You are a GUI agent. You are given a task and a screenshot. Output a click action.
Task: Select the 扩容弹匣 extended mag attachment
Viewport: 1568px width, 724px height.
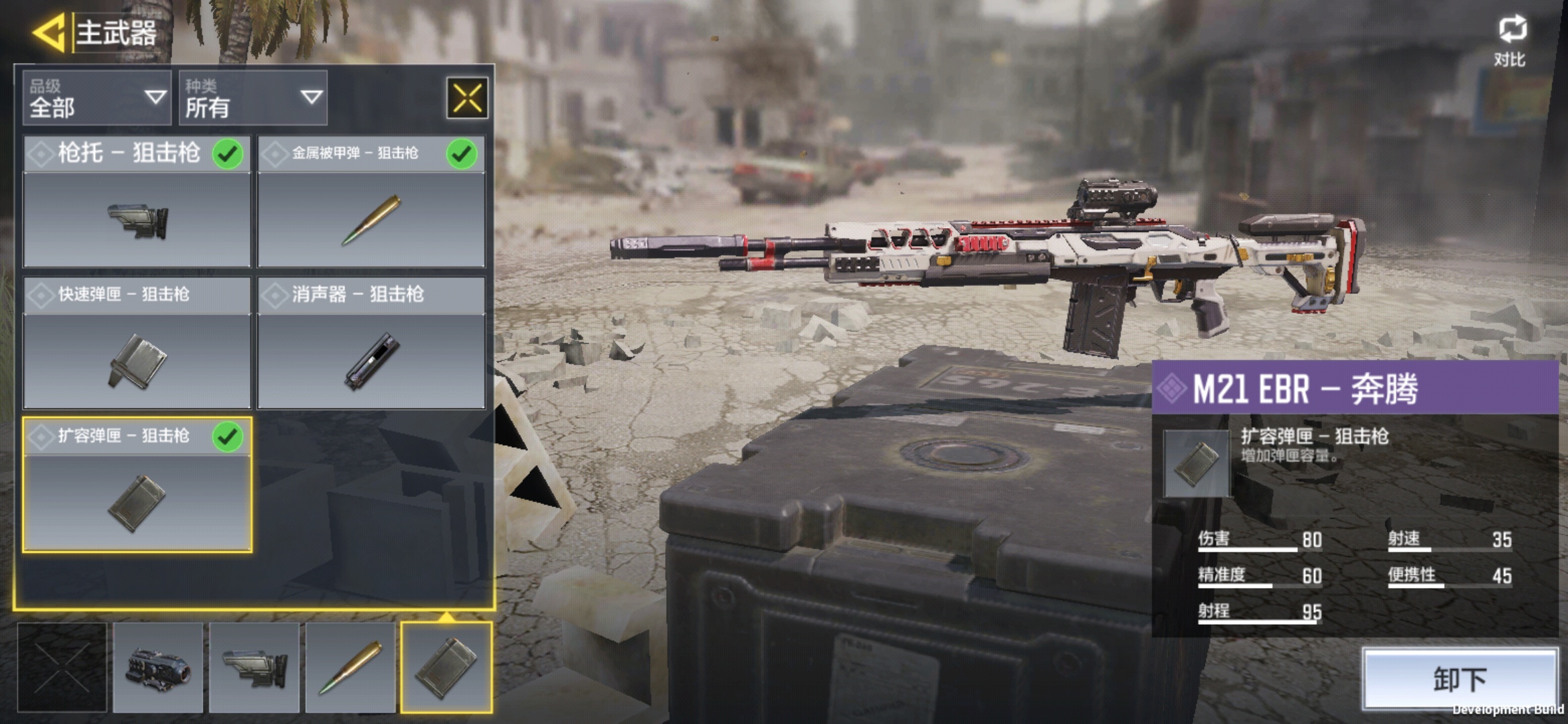[137, 485]
